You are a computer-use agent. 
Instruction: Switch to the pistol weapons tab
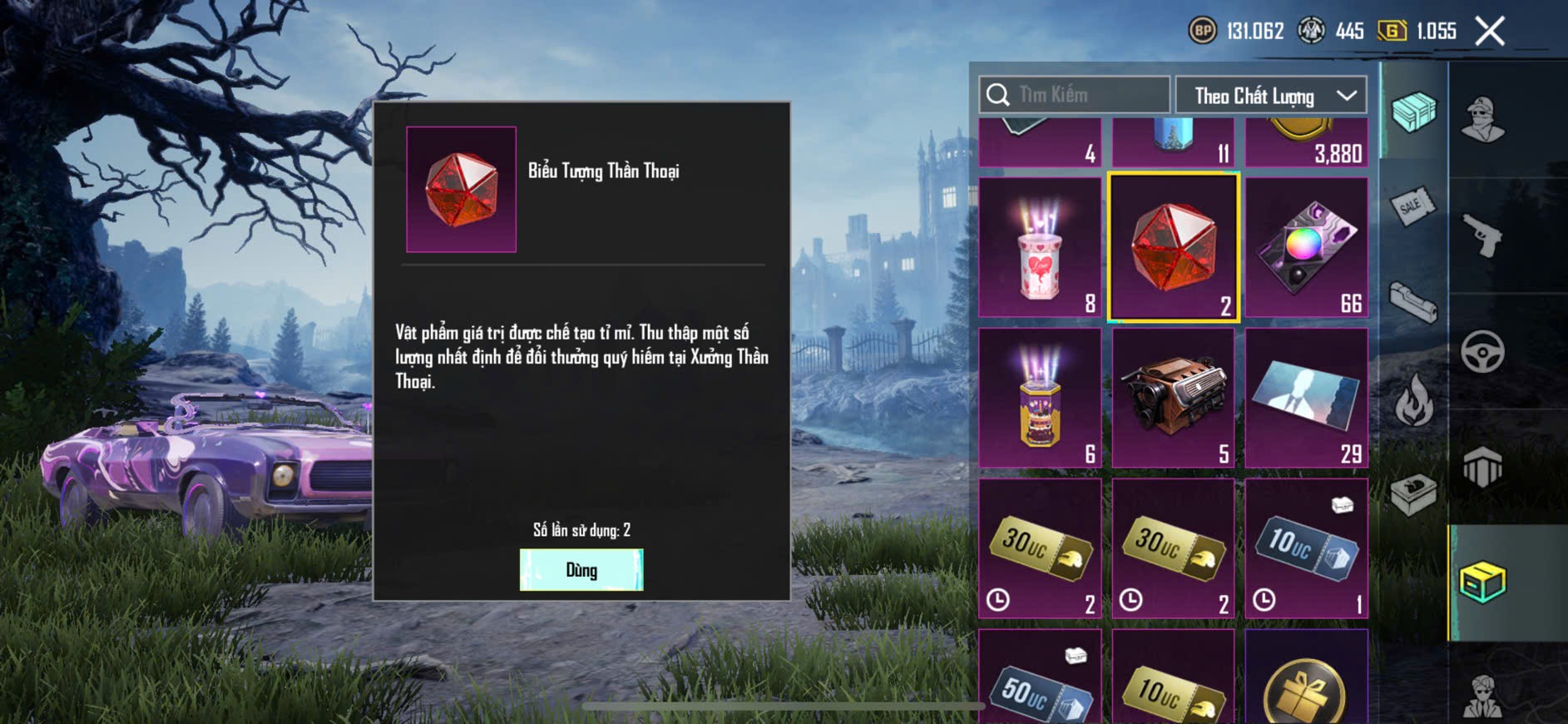[1483, 235]
